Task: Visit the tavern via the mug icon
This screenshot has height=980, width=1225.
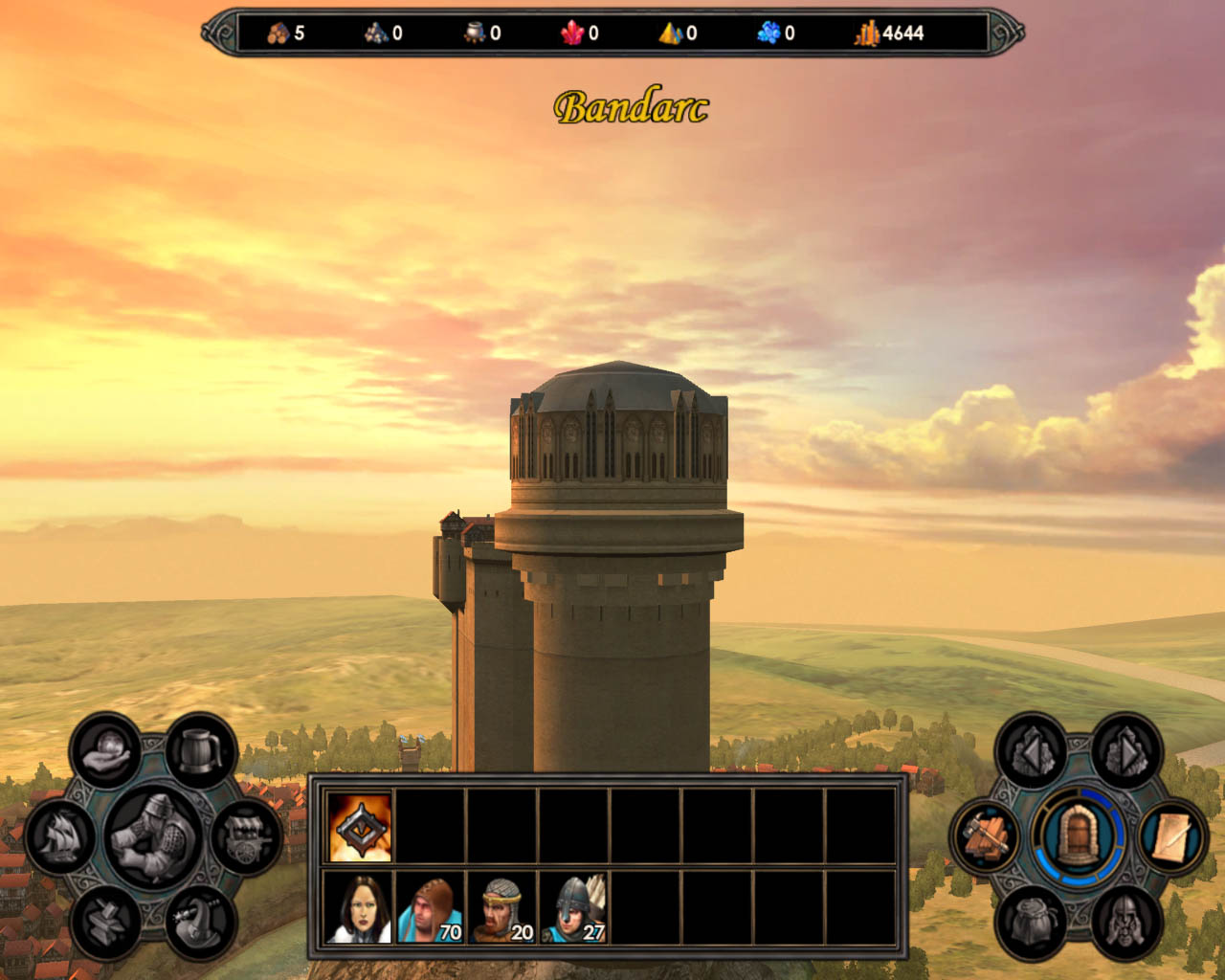Action: click(201, 749)
